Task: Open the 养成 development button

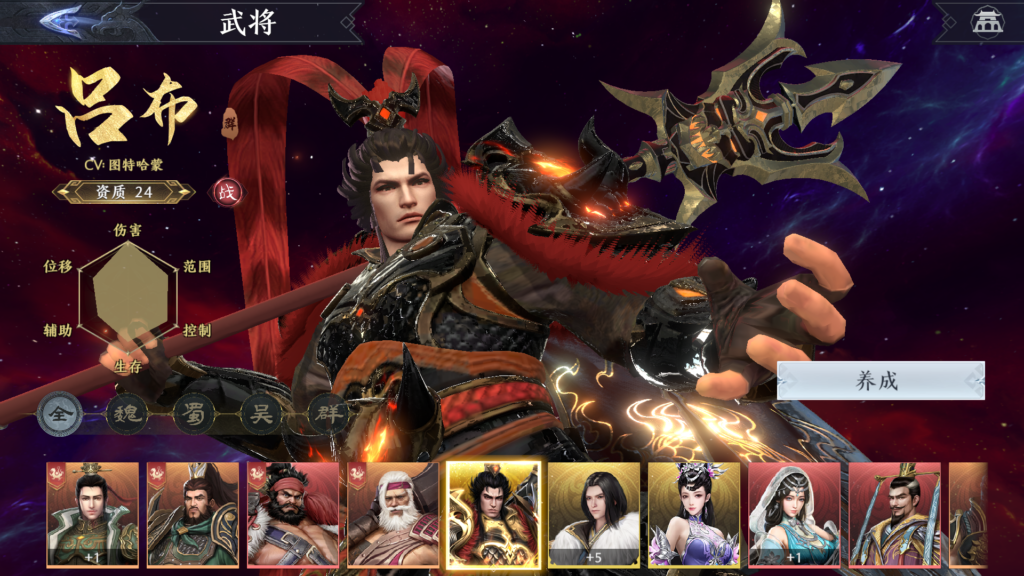Action: [880, 380]
